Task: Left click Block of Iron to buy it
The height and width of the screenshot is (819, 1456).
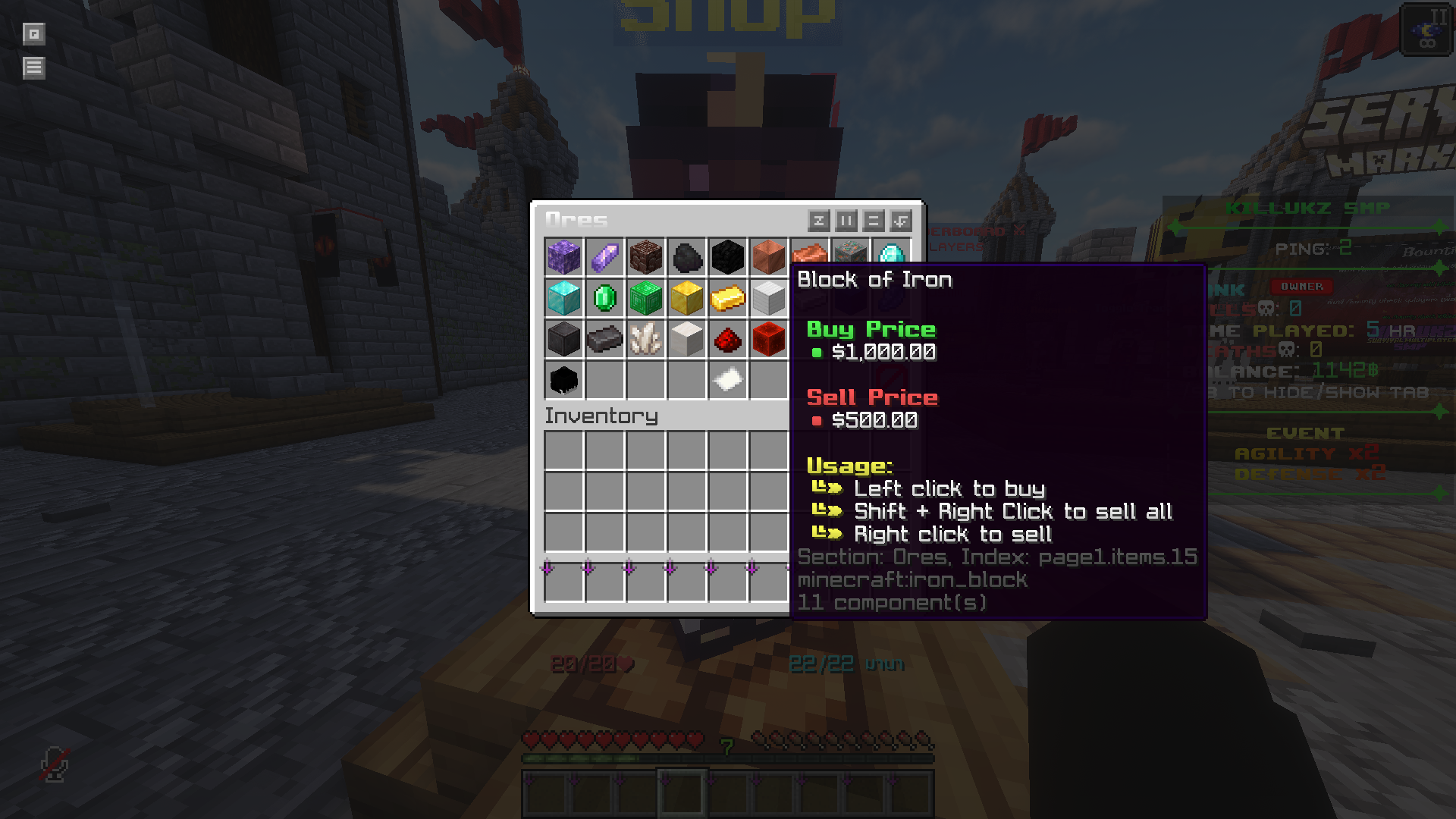Action: point(769,299)
